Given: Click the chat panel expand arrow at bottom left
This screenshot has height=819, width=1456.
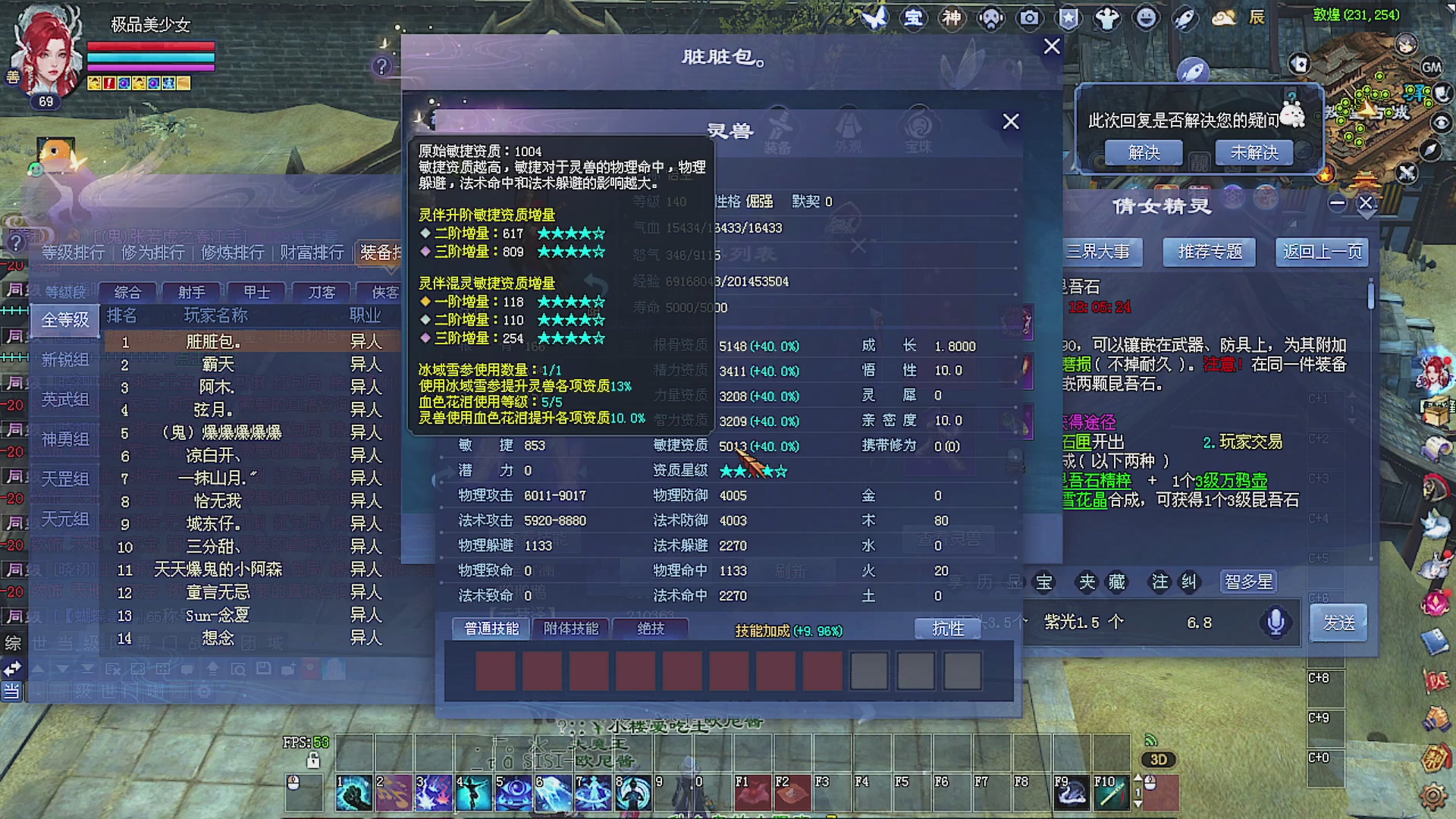Looking at the screenshot, I should click(12, 668).
